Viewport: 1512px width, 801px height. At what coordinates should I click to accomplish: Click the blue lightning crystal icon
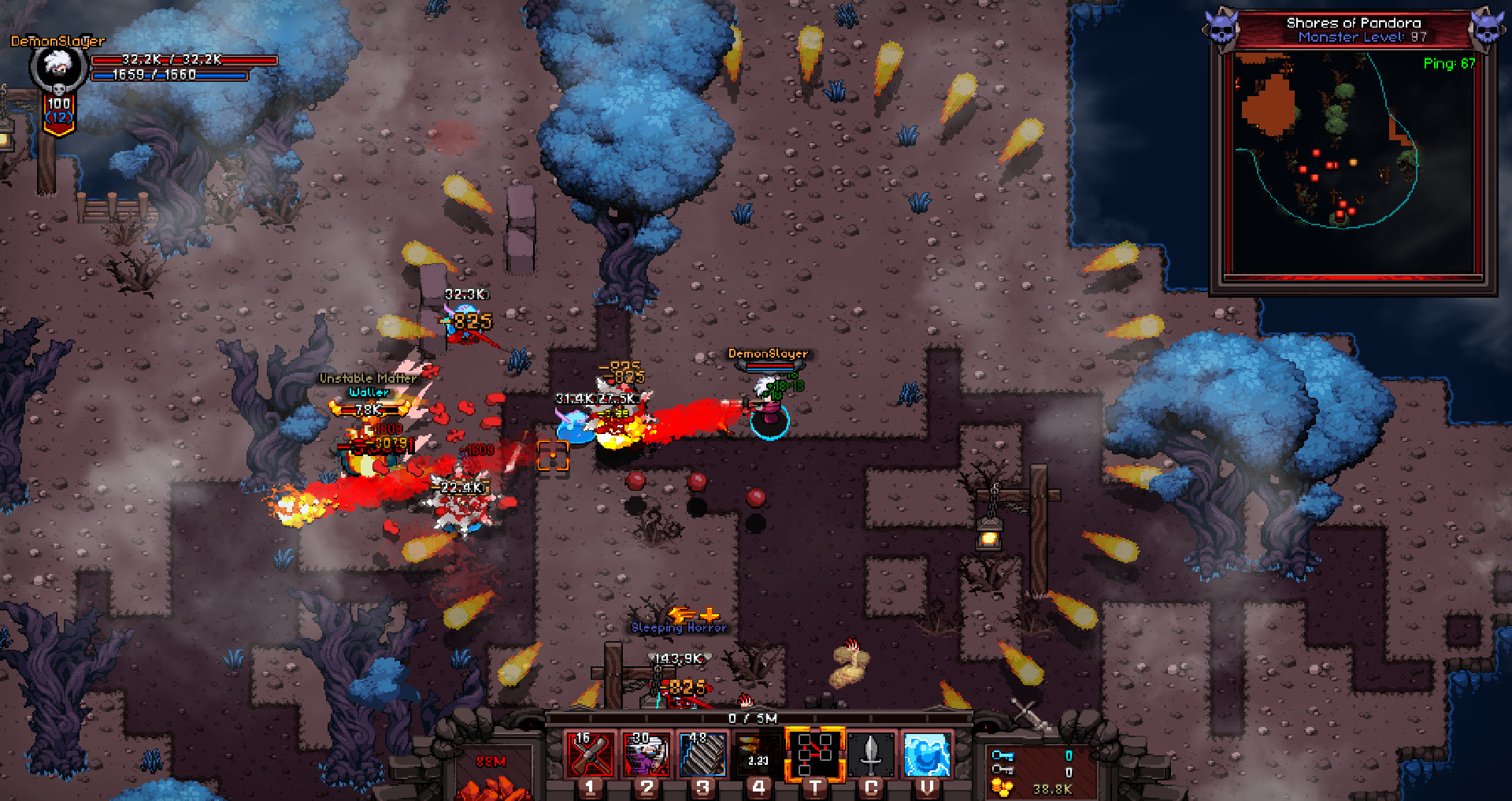[927, 755]
